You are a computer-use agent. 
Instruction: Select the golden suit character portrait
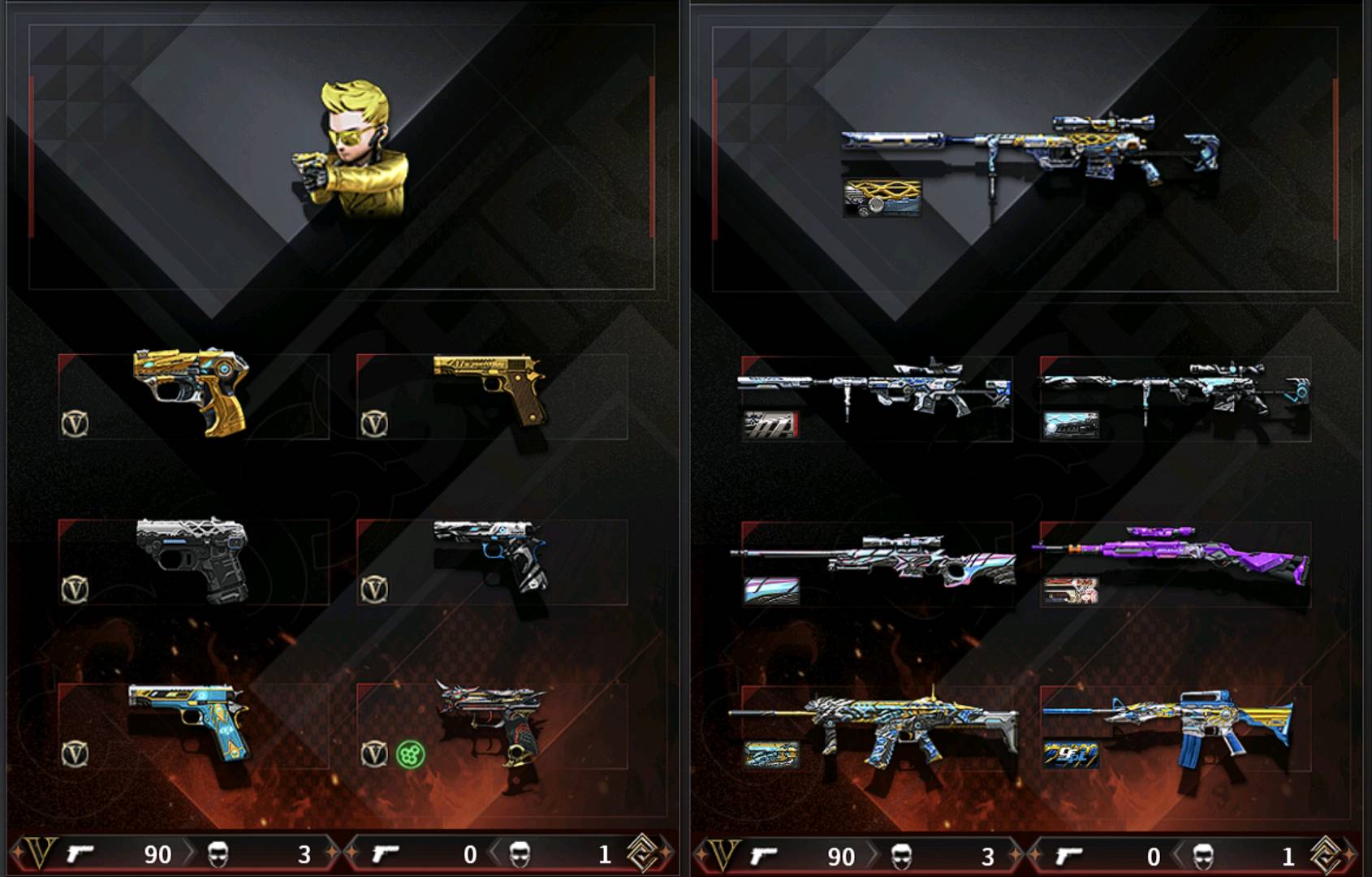tap(355, 150)
